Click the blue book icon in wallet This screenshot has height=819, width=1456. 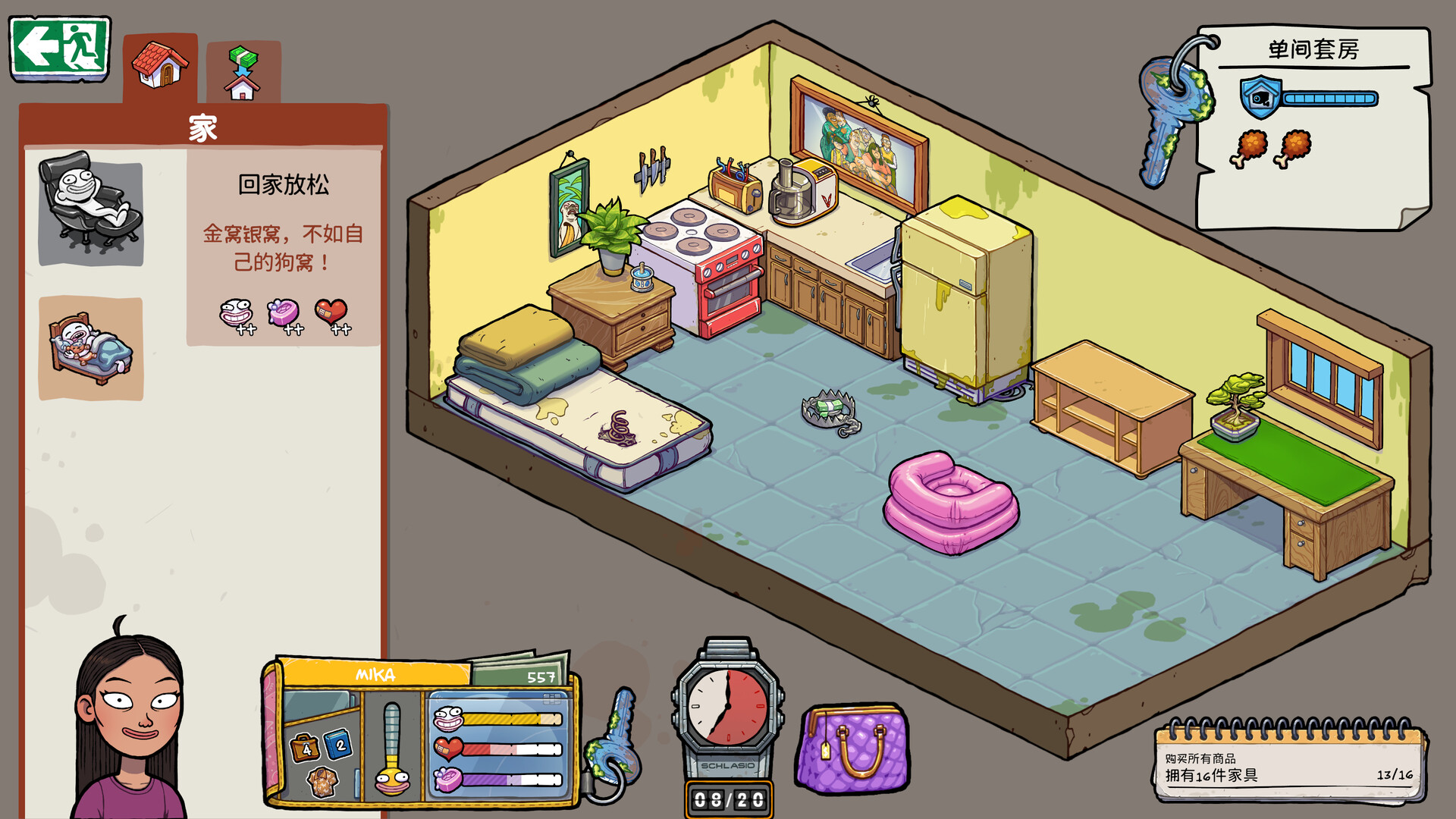pos(339,745)
